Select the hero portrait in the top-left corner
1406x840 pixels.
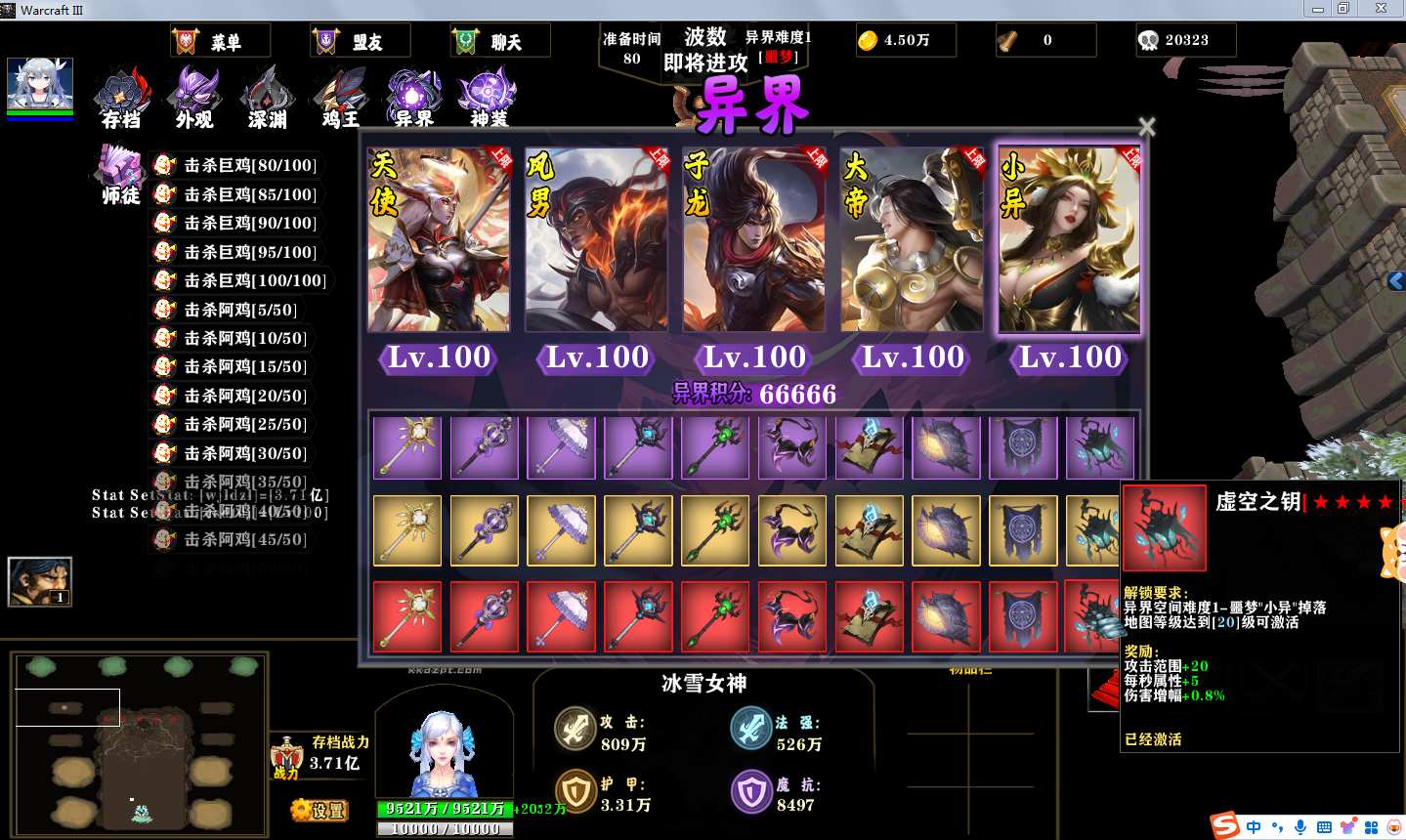(x=40, y=84)
